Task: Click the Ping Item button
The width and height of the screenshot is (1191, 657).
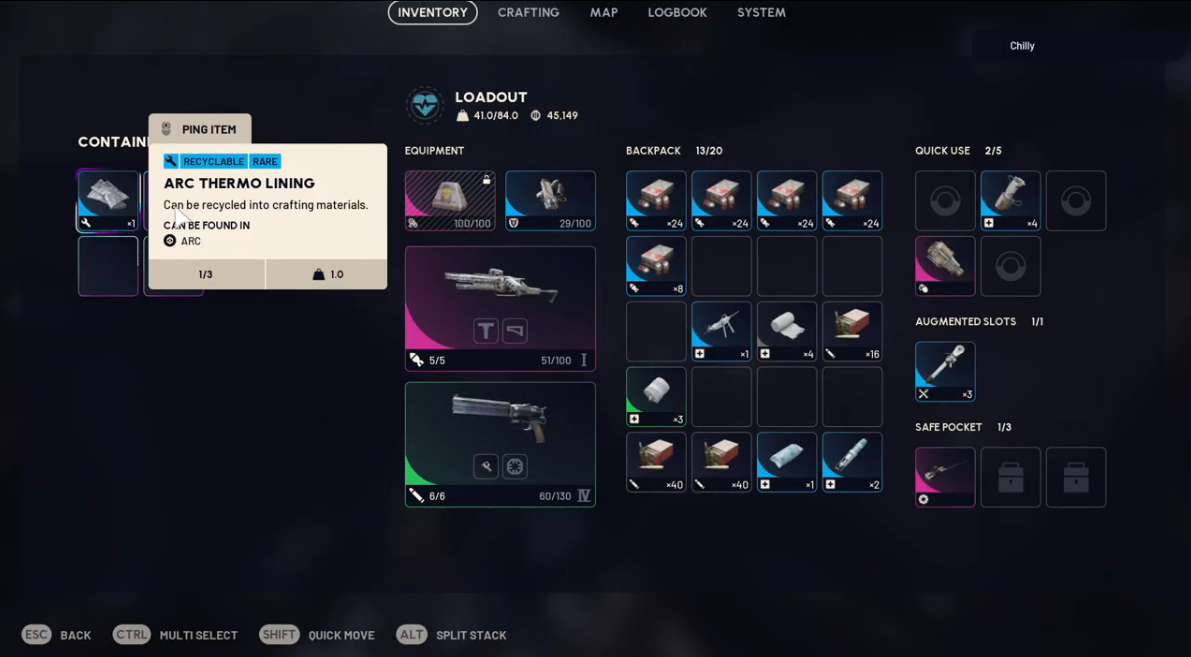Action: (200, 129)
